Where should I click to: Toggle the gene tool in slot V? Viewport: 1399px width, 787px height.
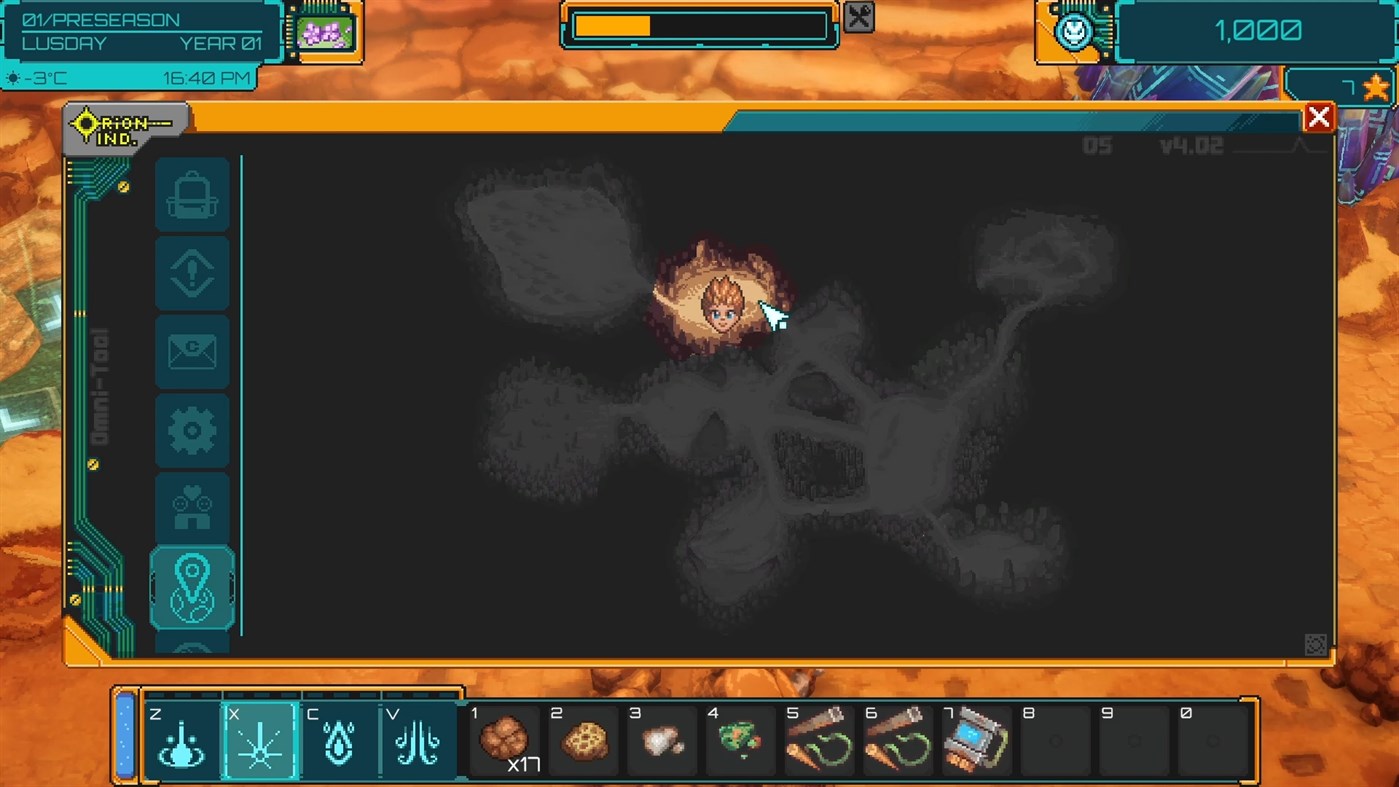pyautogui.click(x=418, y=740)
